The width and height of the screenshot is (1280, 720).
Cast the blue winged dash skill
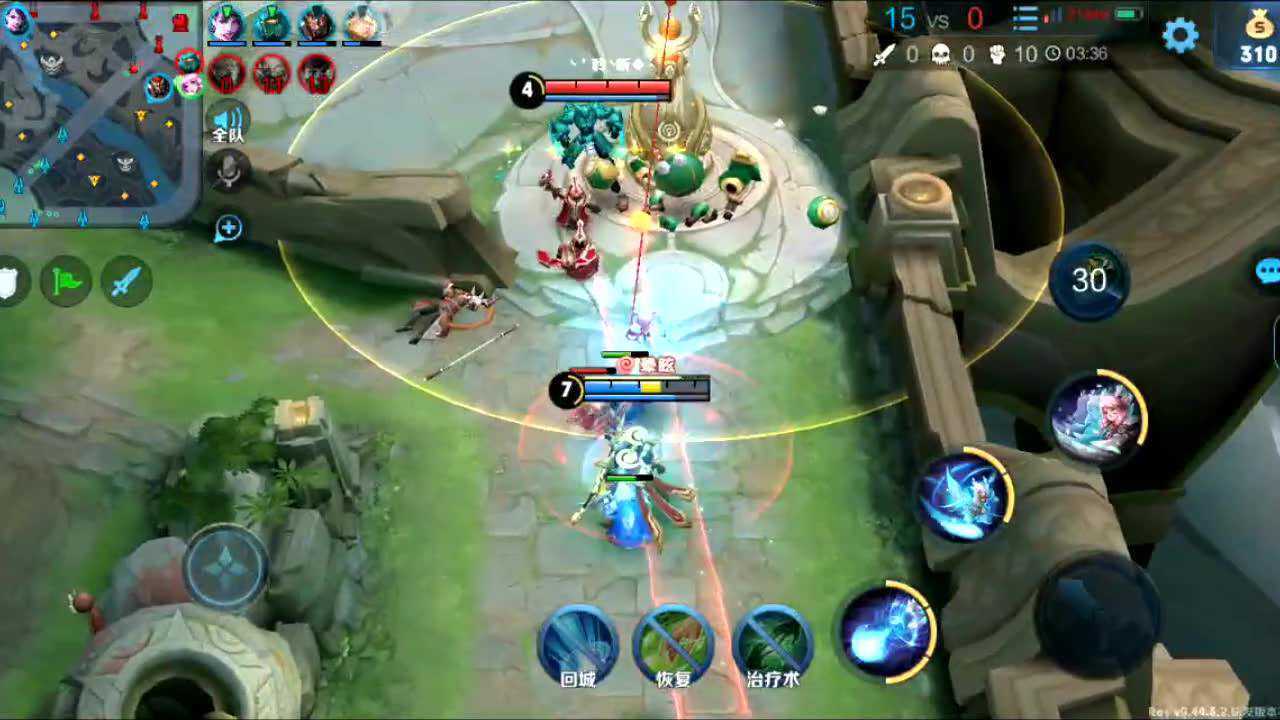(x=964, y=497)
